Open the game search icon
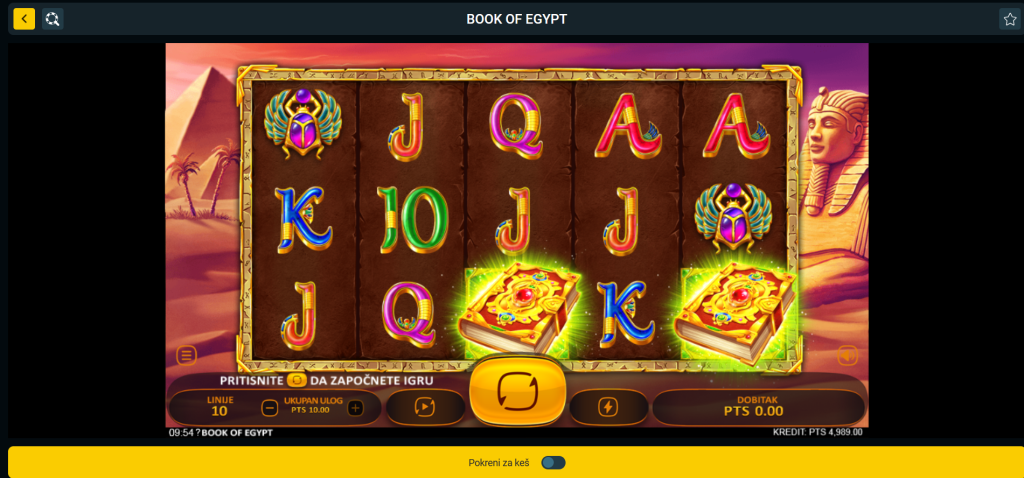This screenshot has height=478, width=1024. (x=53, y=19)
